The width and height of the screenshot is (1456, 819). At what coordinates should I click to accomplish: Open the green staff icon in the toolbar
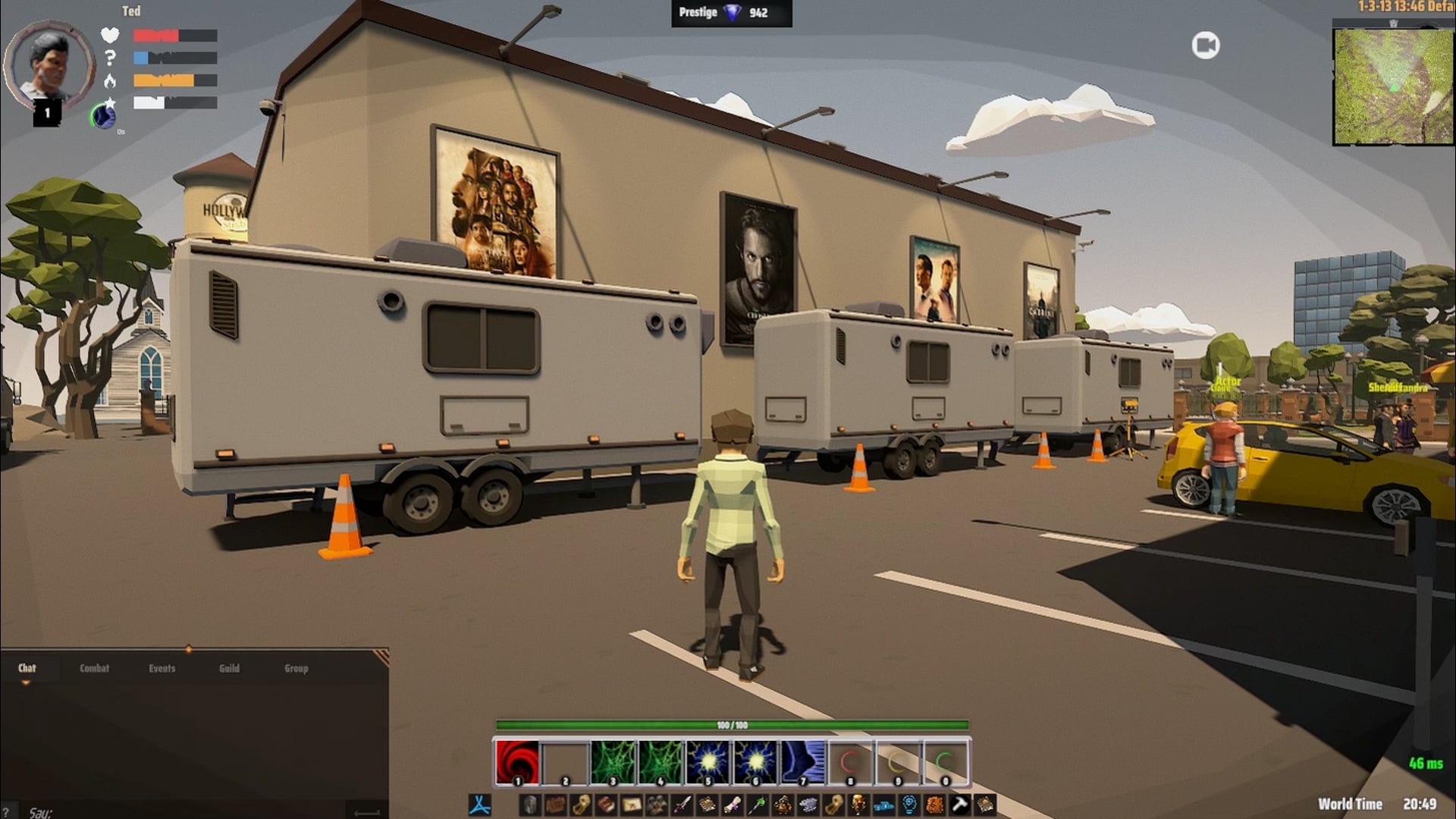pos(757,804)
